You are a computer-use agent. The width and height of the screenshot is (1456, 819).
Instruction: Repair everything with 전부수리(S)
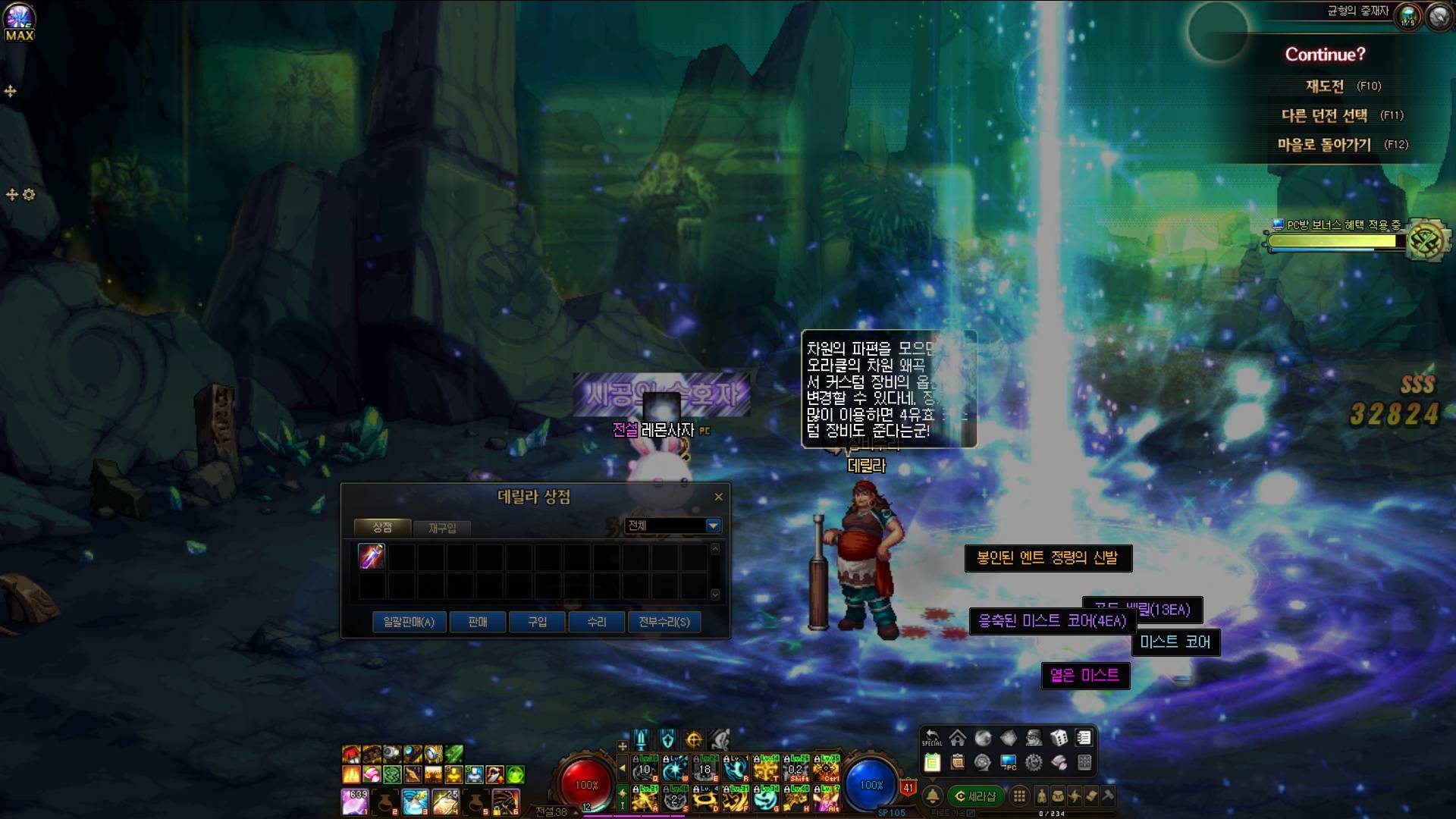pyautogui.click(x=664, y=622)
